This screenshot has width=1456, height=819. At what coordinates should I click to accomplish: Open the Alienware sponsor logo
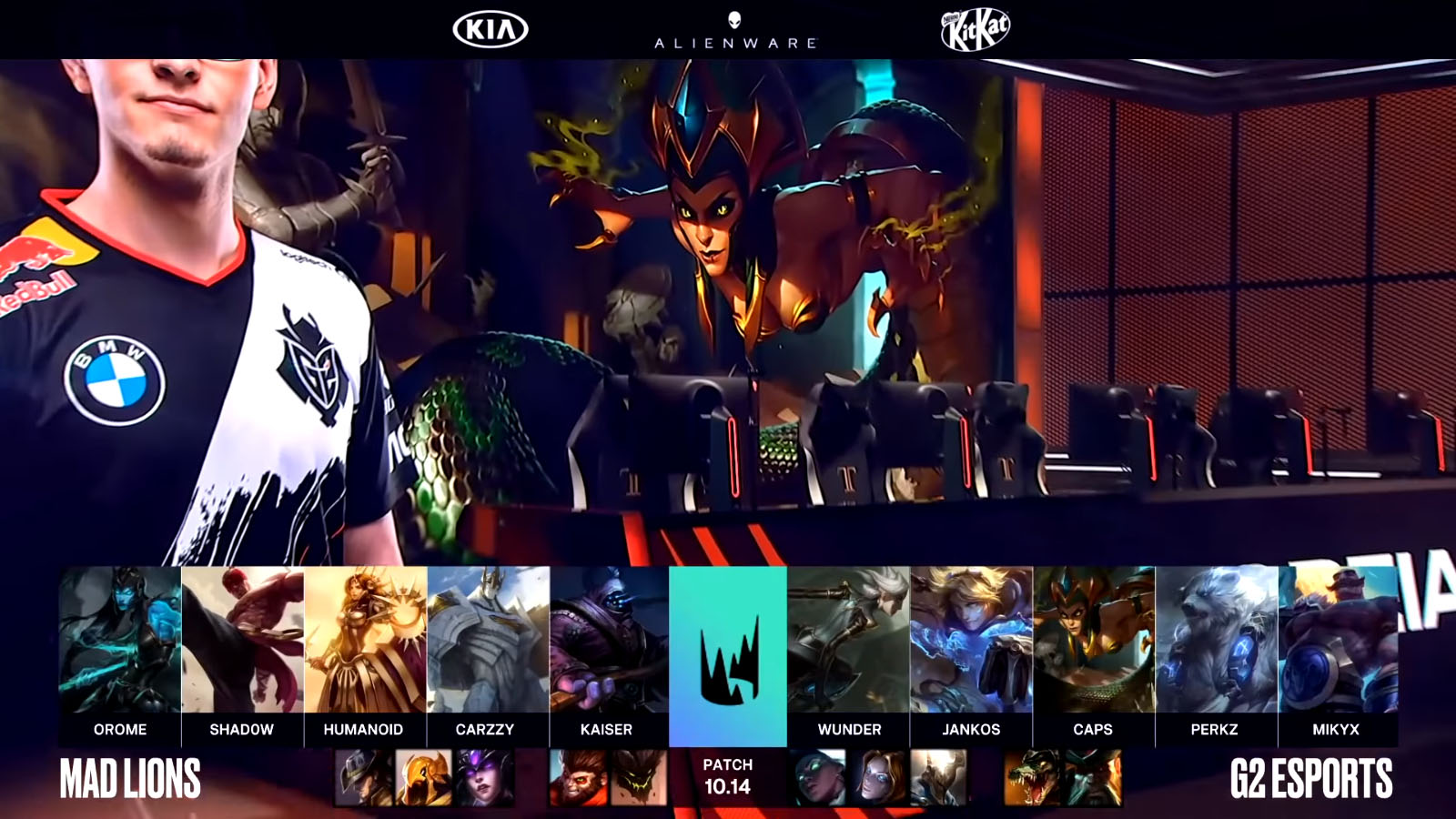(x=735, y=31)
